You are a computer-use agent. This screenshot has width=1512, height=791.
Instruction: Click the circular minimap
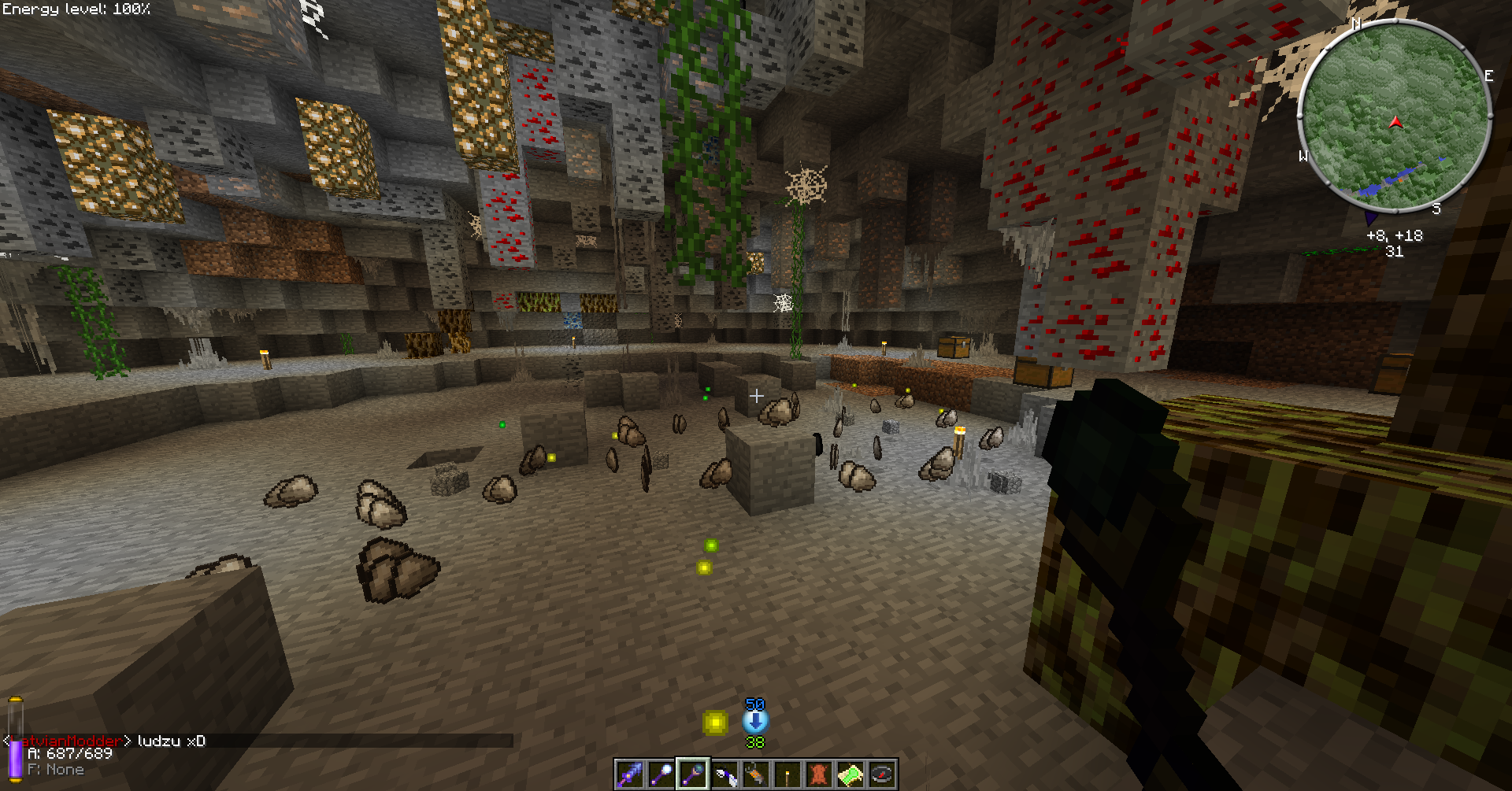tap(1394, 116)
